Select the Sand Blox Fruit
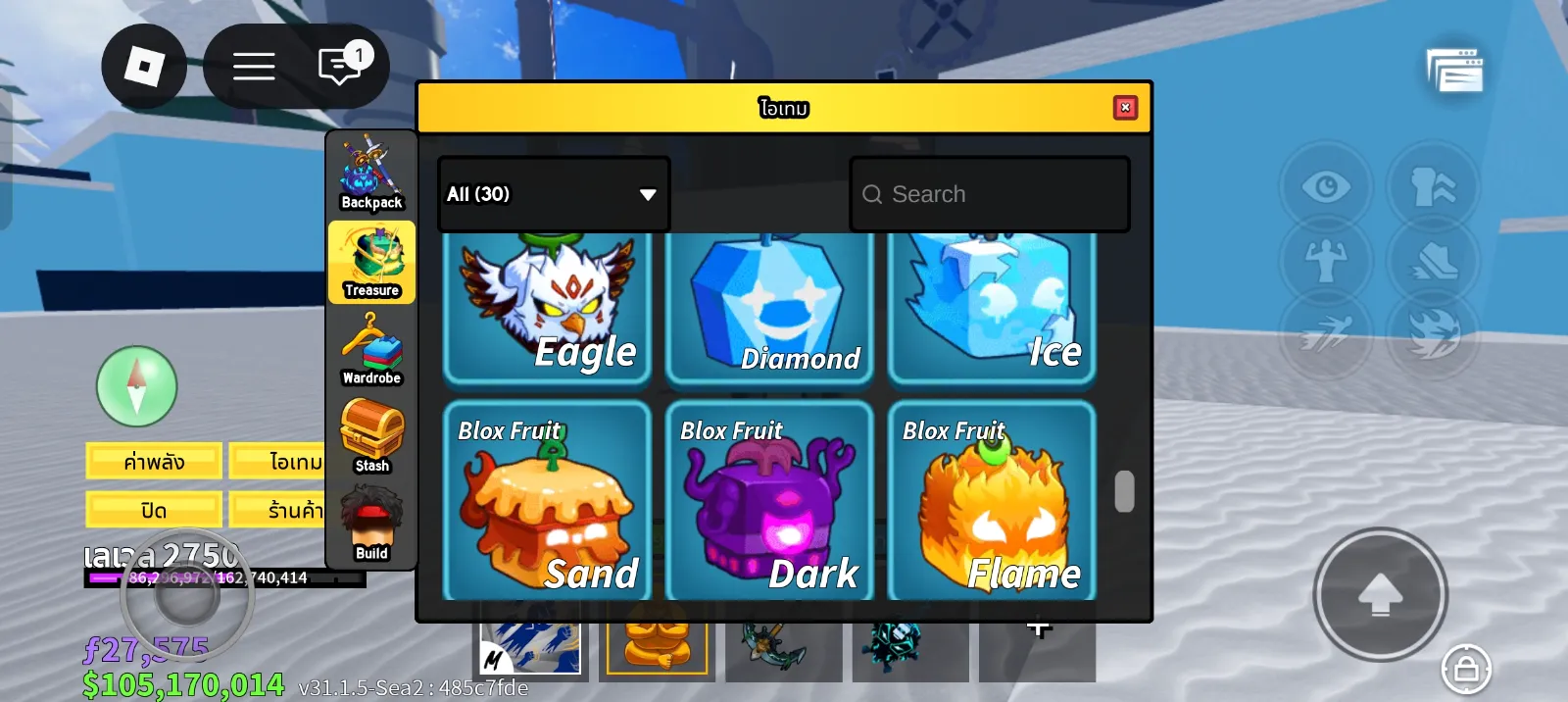1568x702 pixels. click(x=547, y=500)
